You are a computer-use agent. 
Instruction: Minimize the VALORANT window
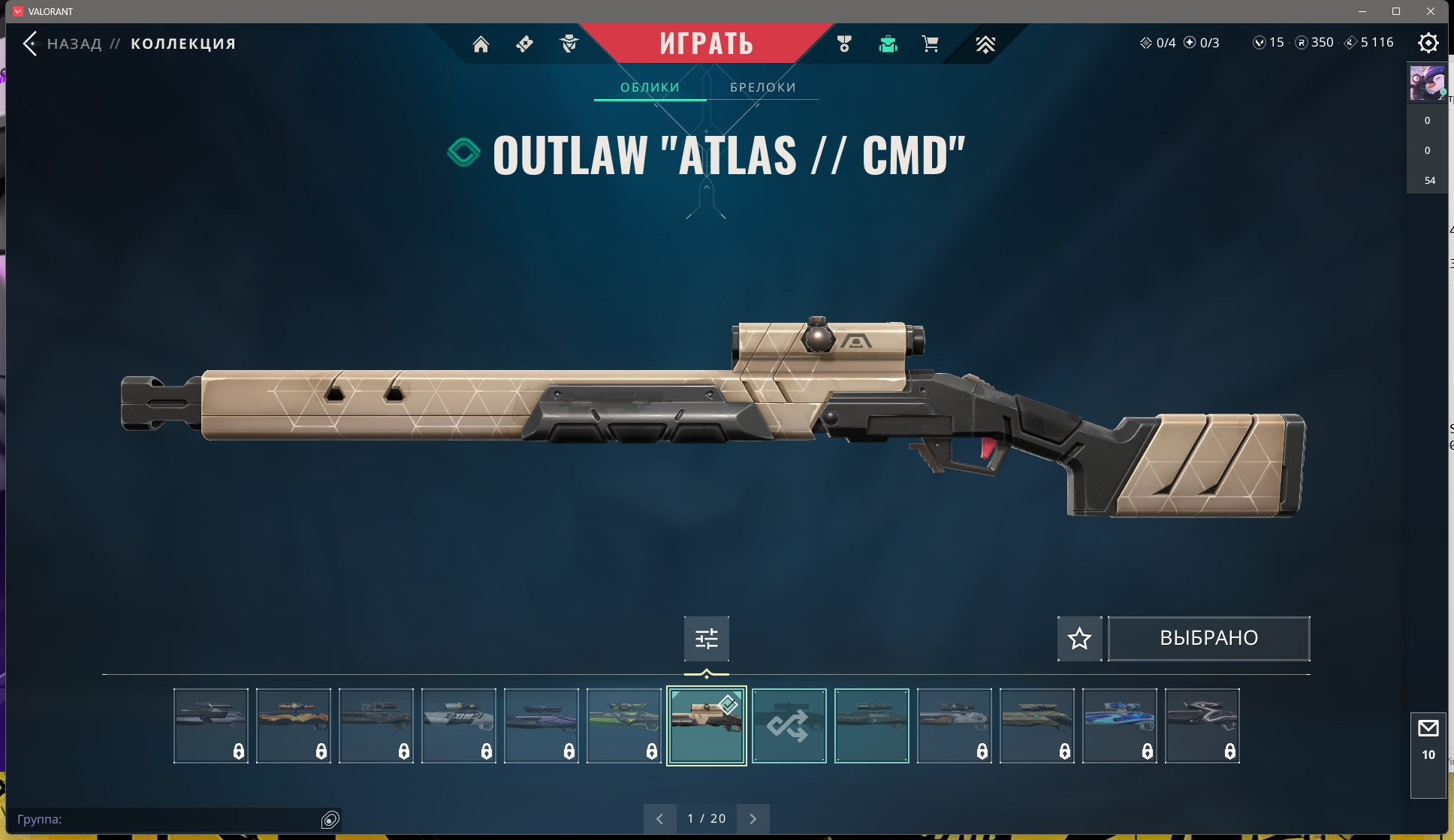(x=1362, y=11)
